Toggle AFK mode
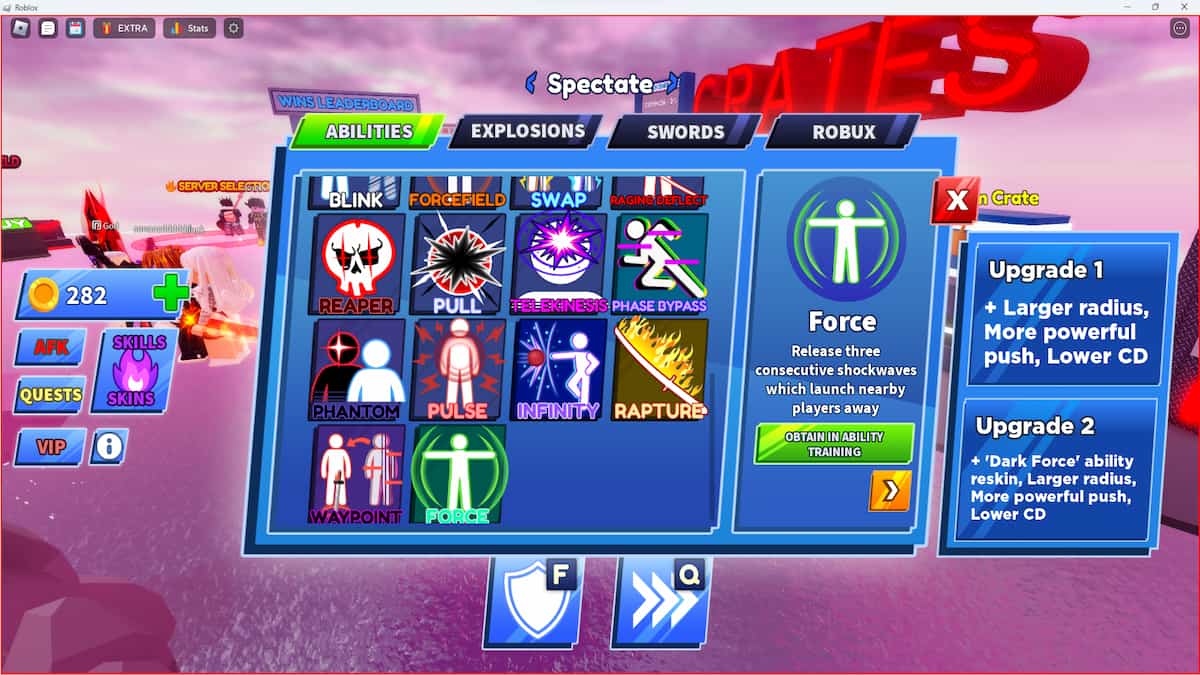 (x=50, y=347)
